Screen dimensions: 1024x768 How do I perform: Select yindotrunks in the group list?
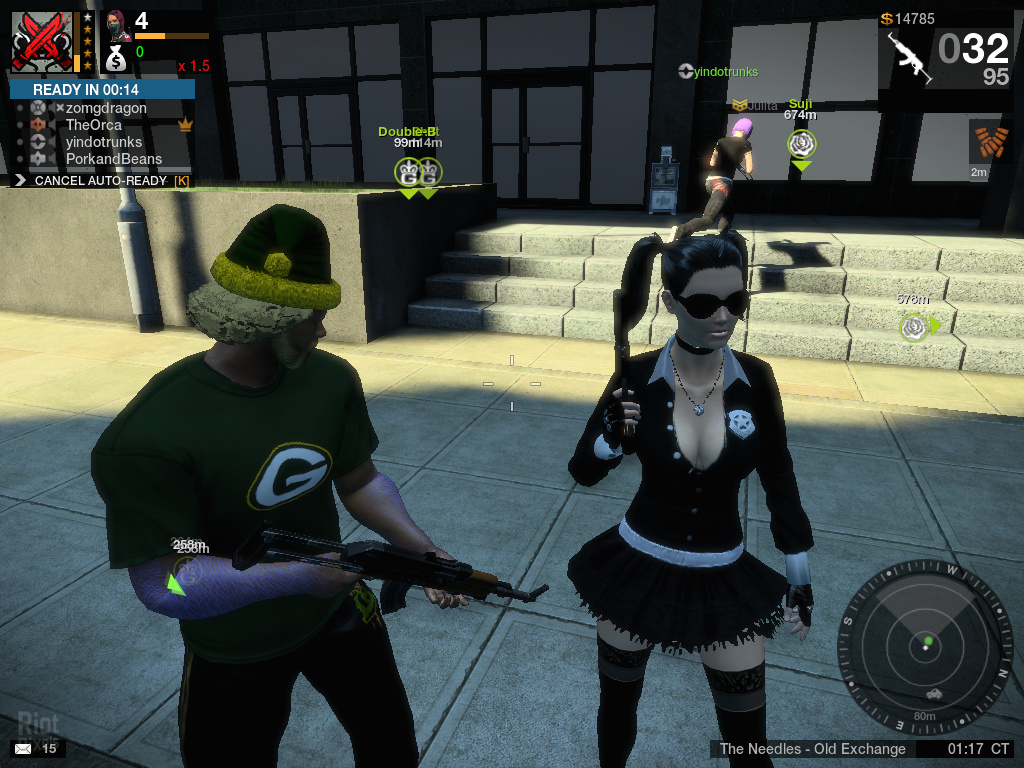click(104, 142)
